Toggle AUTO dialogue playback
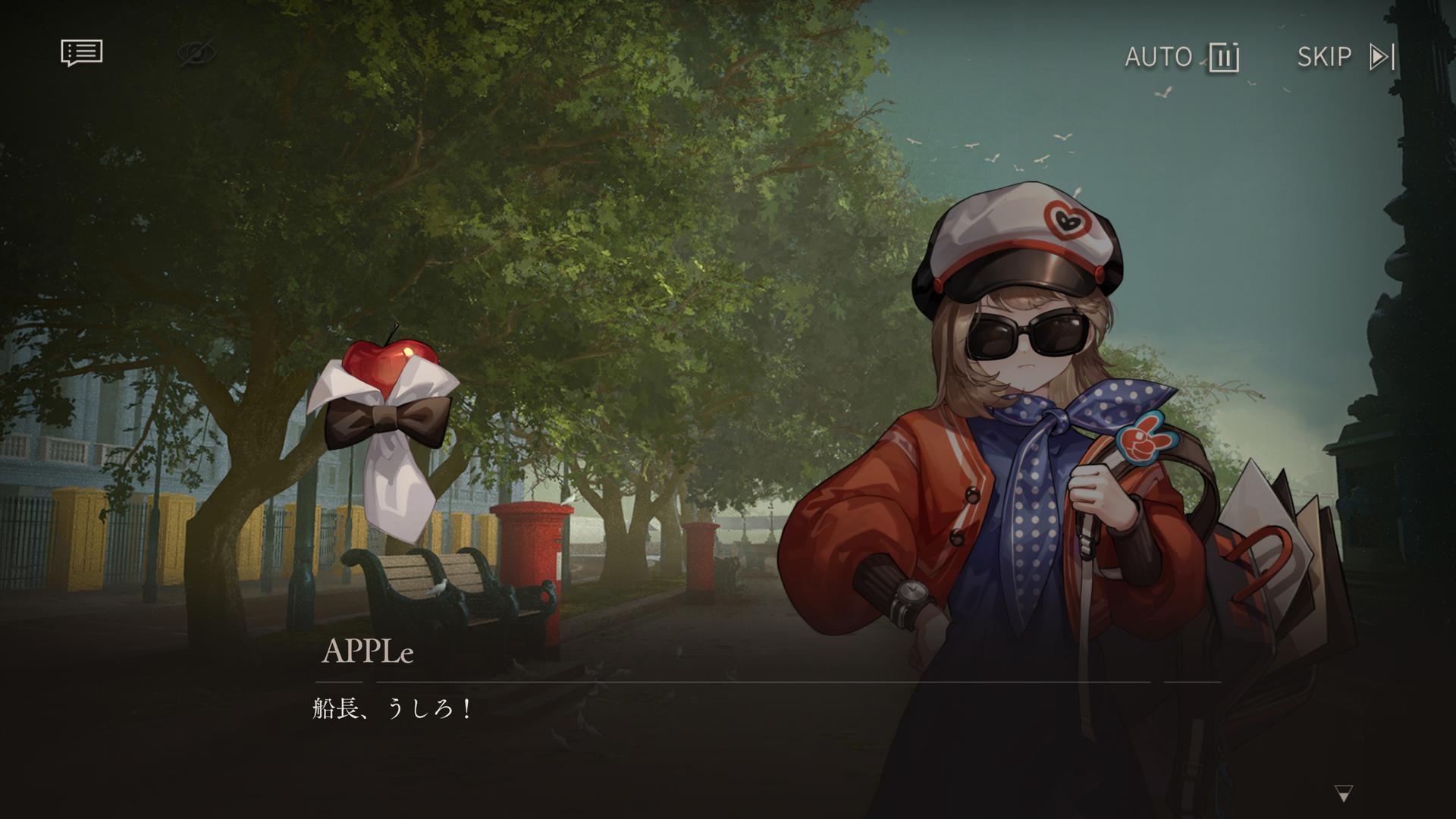 tap(1181, 57)
